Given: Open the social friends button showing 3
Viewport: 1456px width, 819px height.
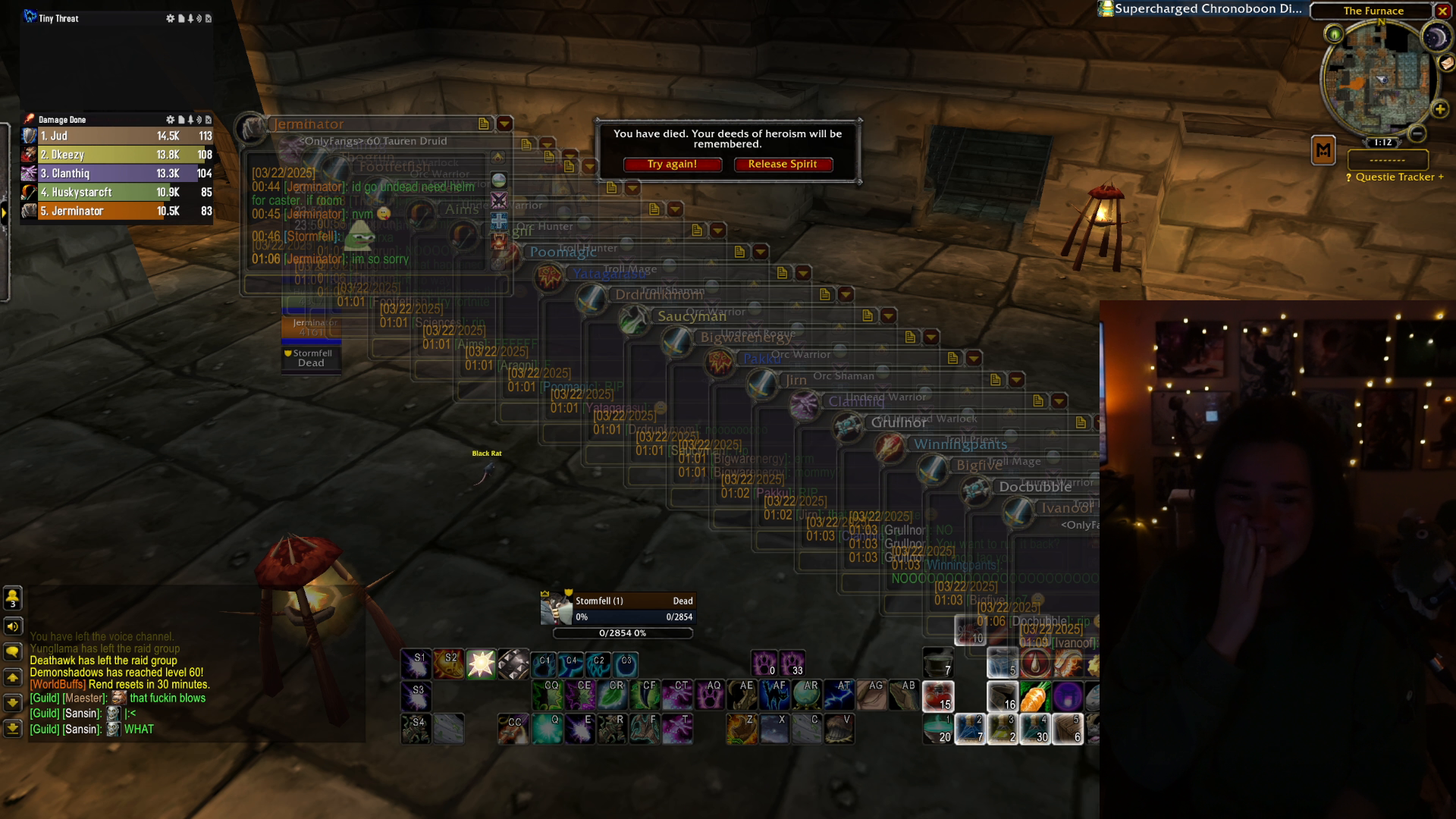Looking at the screenshot, I should point(13,598).
